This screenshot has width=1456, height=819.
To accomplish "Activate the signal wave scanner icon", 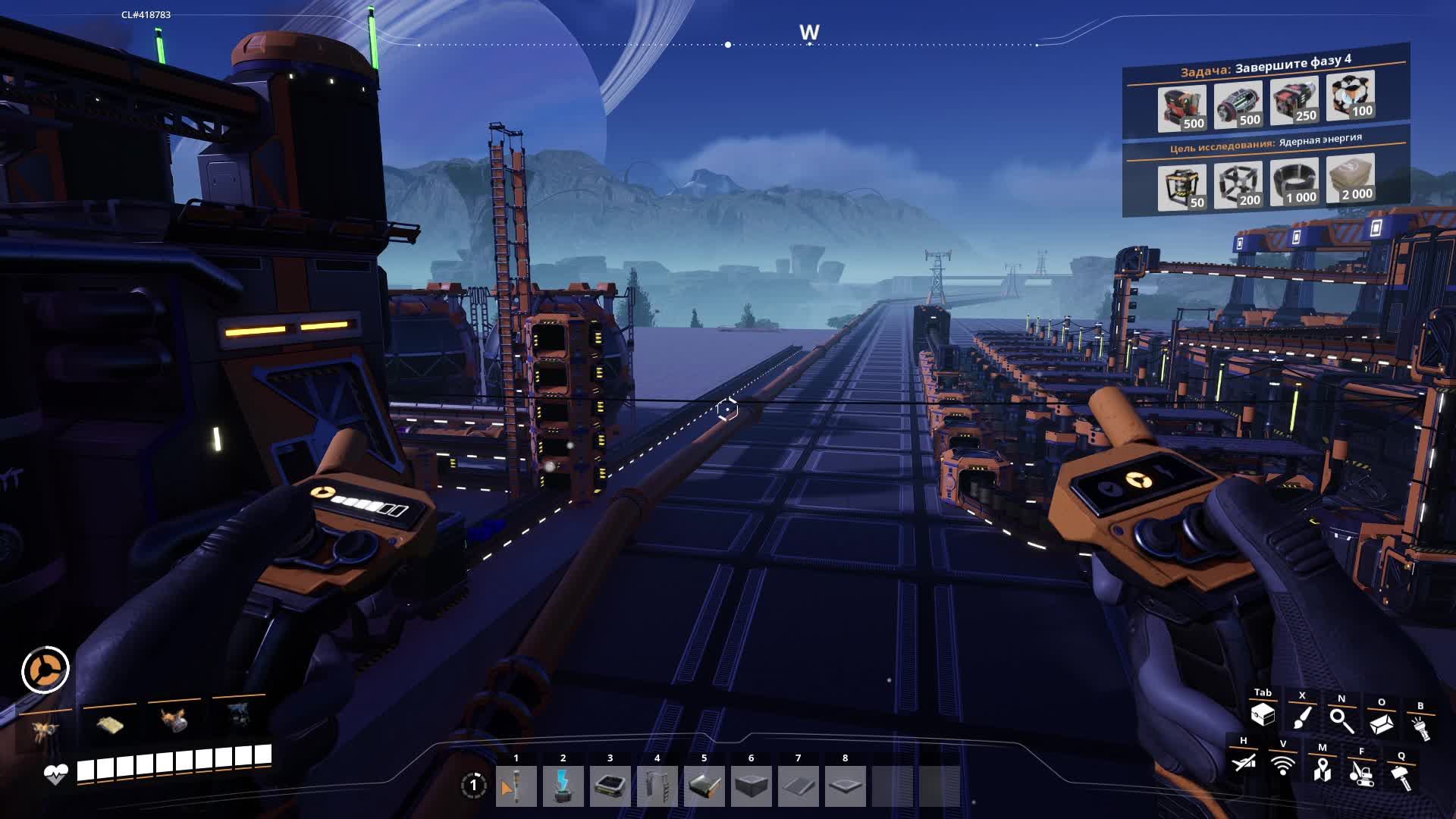I will [1283, 766].
